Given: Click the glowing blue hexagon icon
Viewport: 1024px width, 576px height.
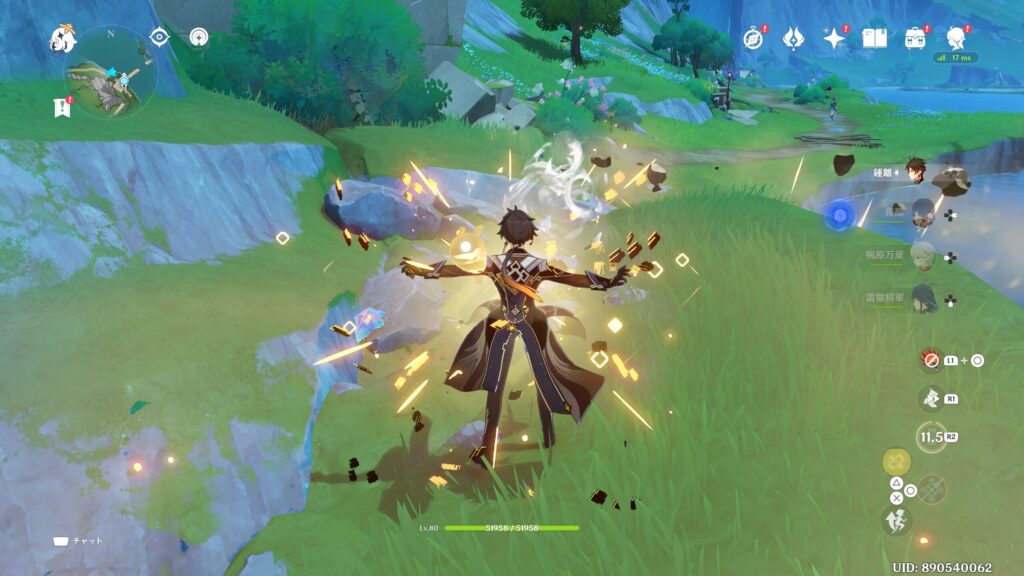Looking at the screenshot, I should pyautogui.click(x=840, y=213).
